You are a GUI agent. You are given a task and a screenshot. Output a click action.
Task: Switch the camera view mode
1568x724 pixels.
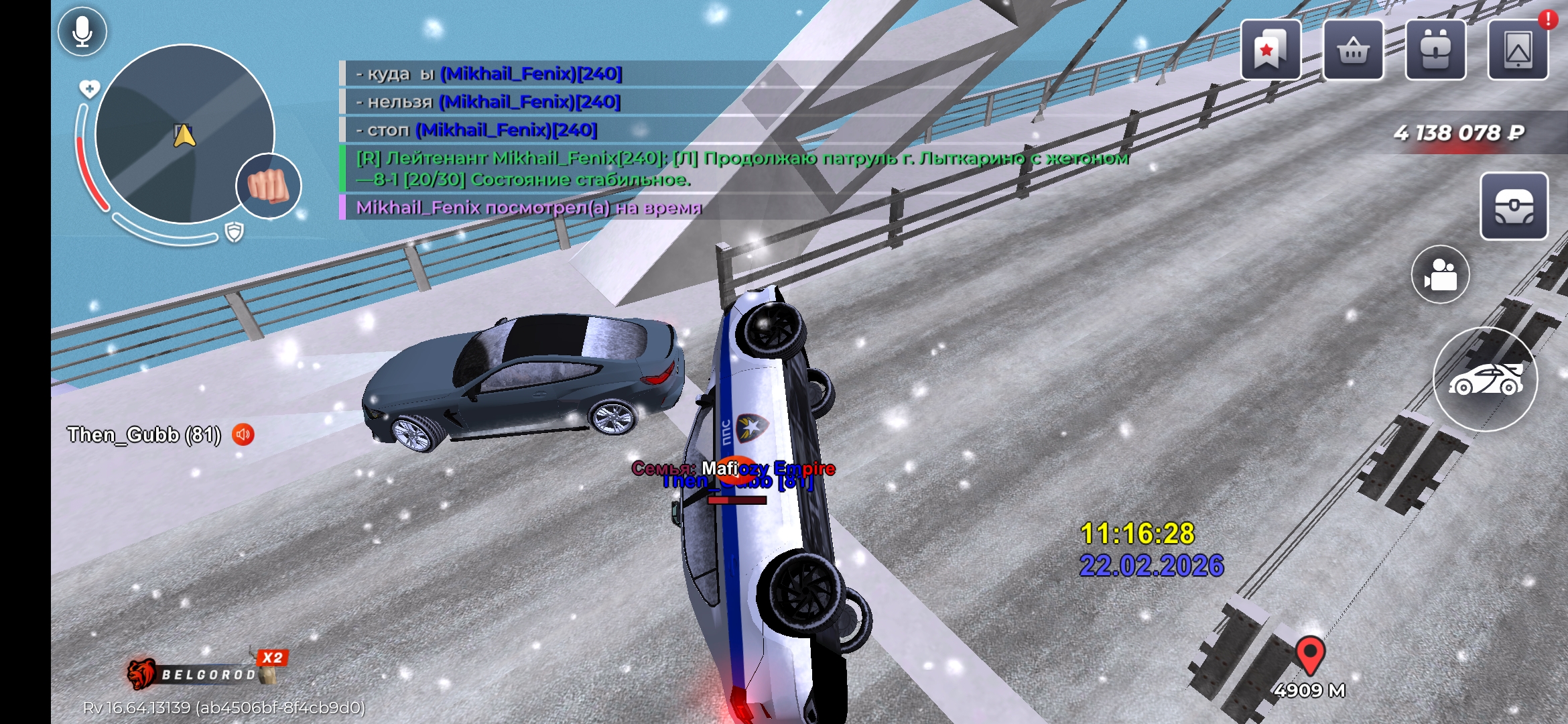coord(1441,275)
